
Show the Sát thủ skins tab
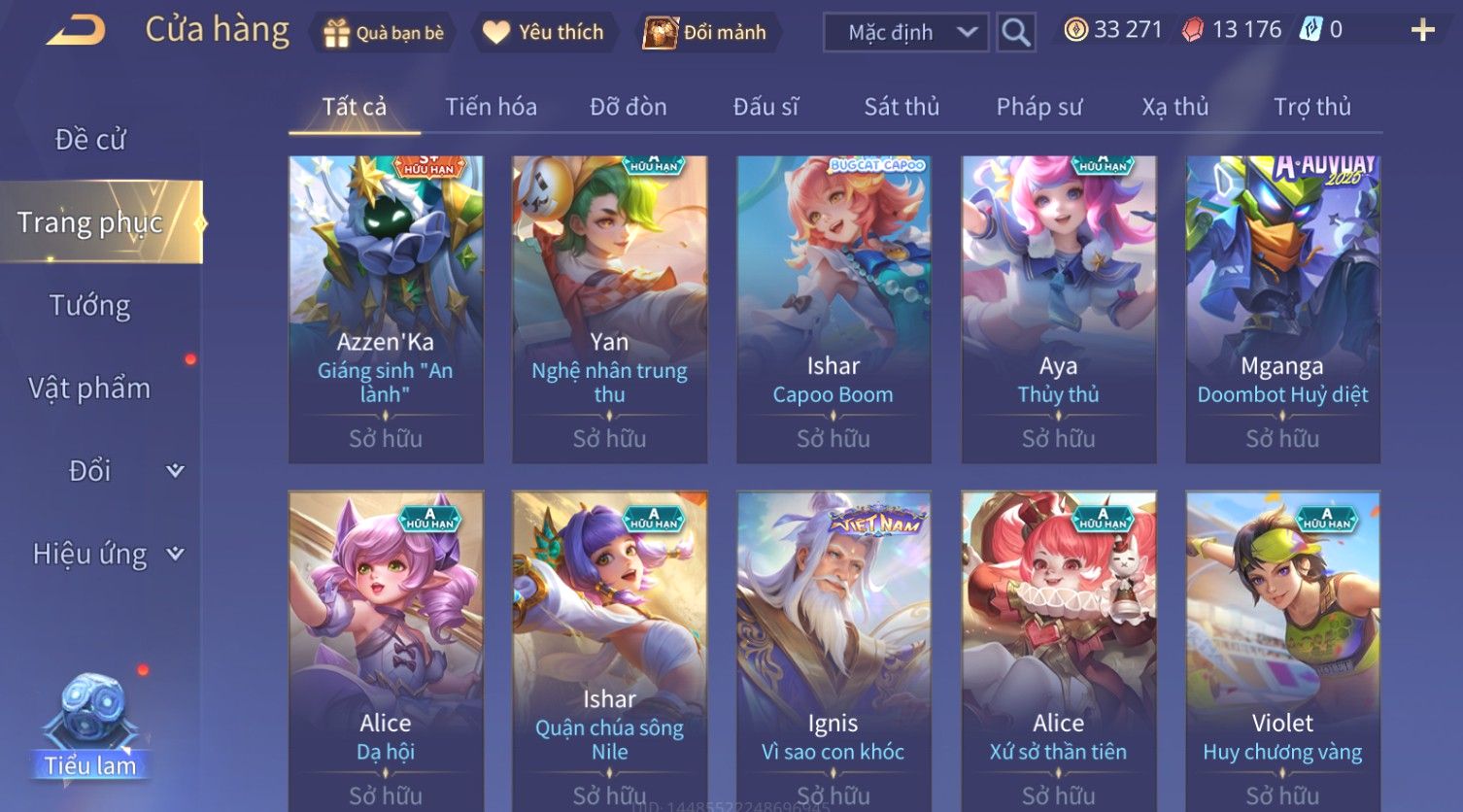click(x=902, y=107)
